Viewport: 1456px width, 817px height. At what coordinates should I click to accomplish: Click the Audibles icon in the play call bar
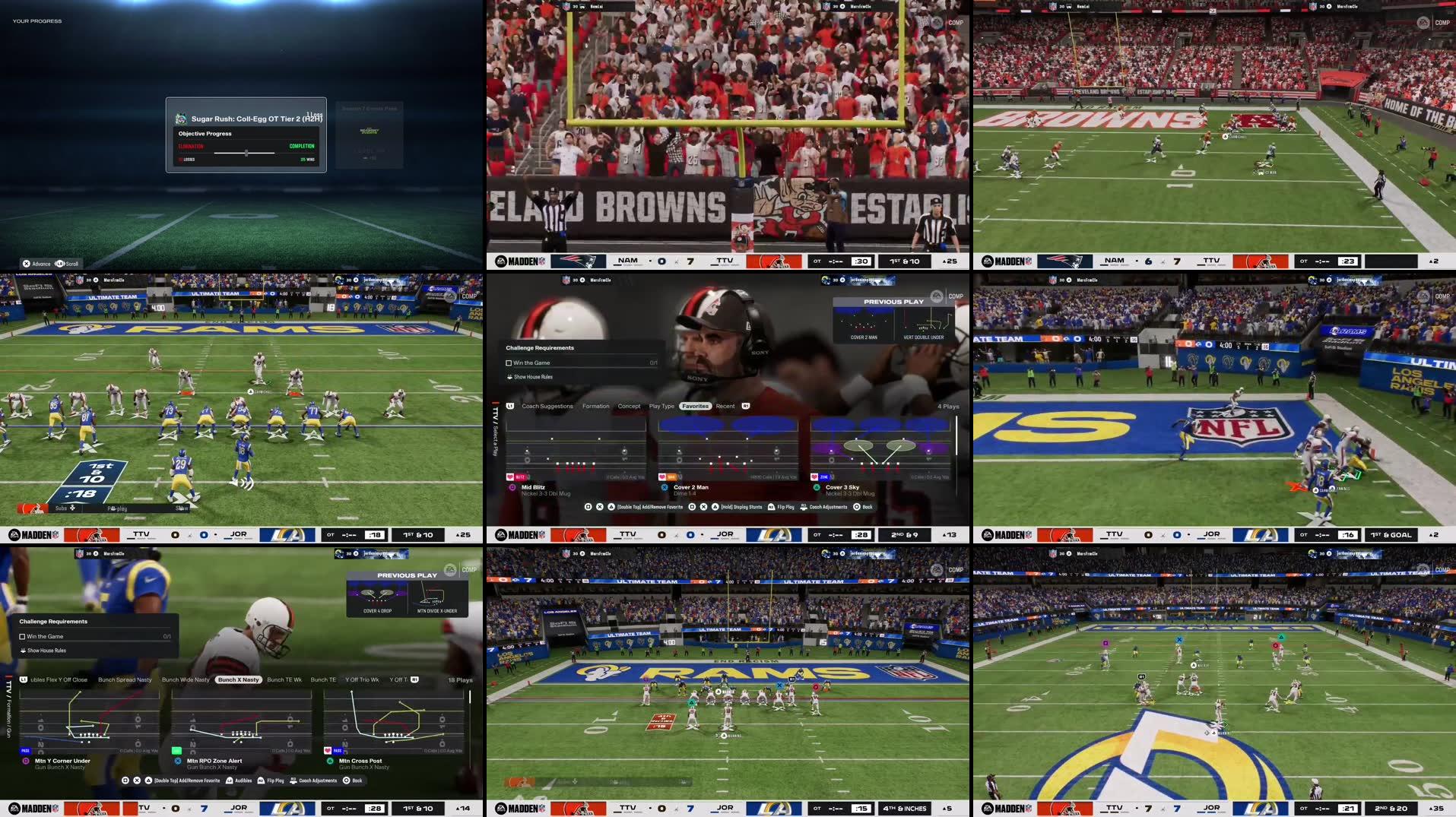pos(229,780)
